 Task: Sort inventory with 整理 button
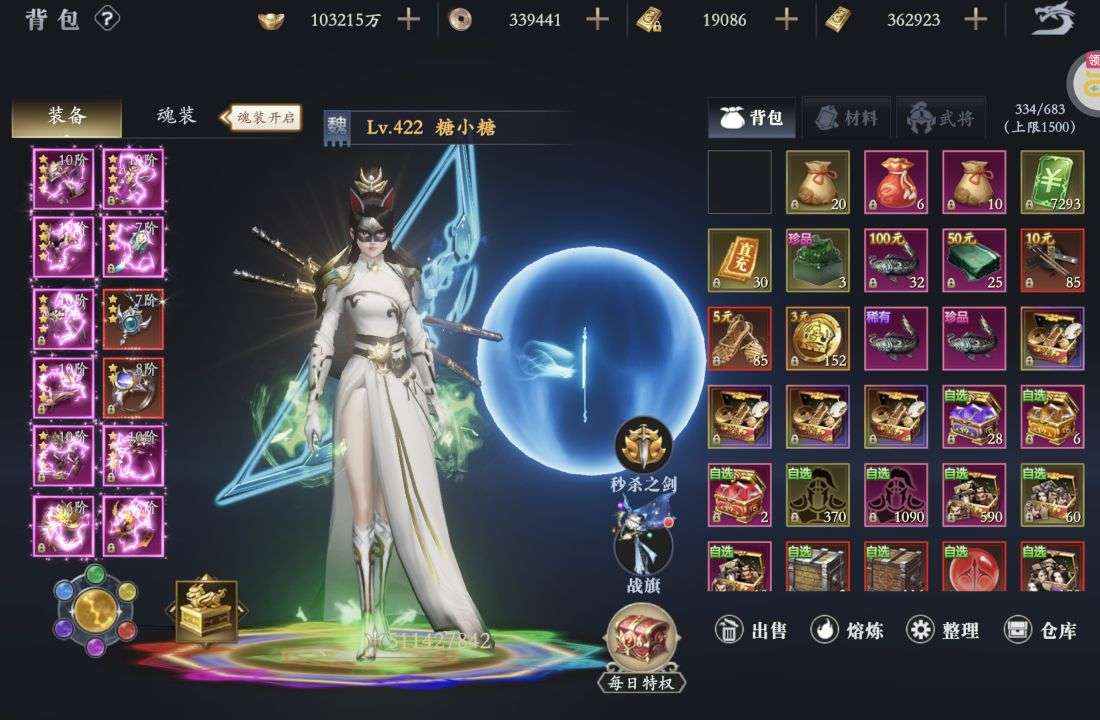pos(942,630)
